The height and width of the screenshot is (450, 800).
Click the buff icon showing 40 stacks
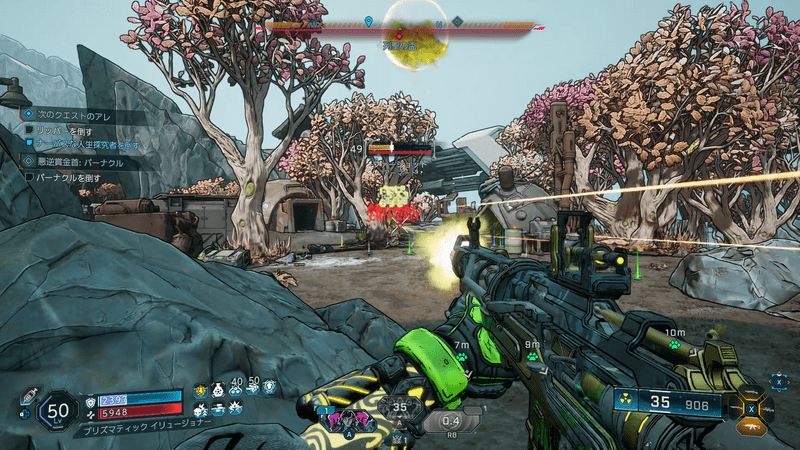(x=236, y=389)
